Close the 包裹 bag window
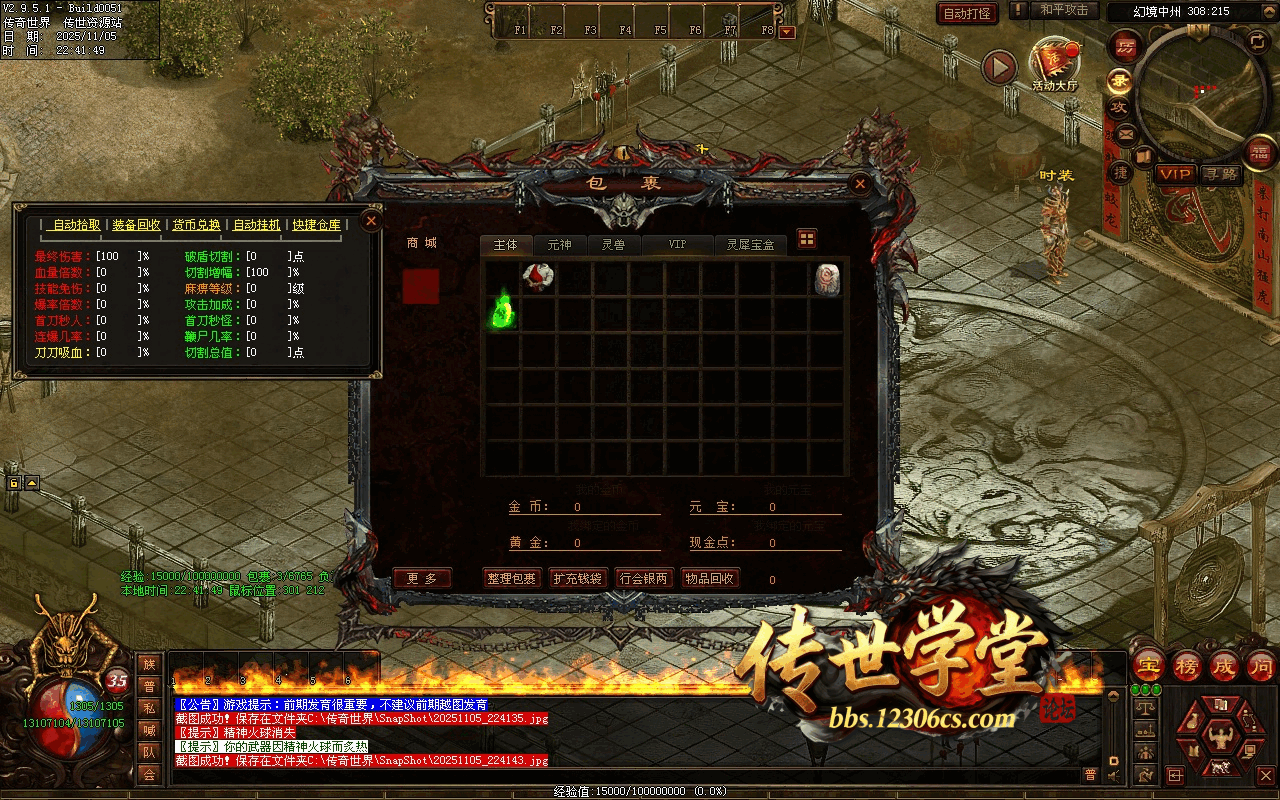 (859, 184)
